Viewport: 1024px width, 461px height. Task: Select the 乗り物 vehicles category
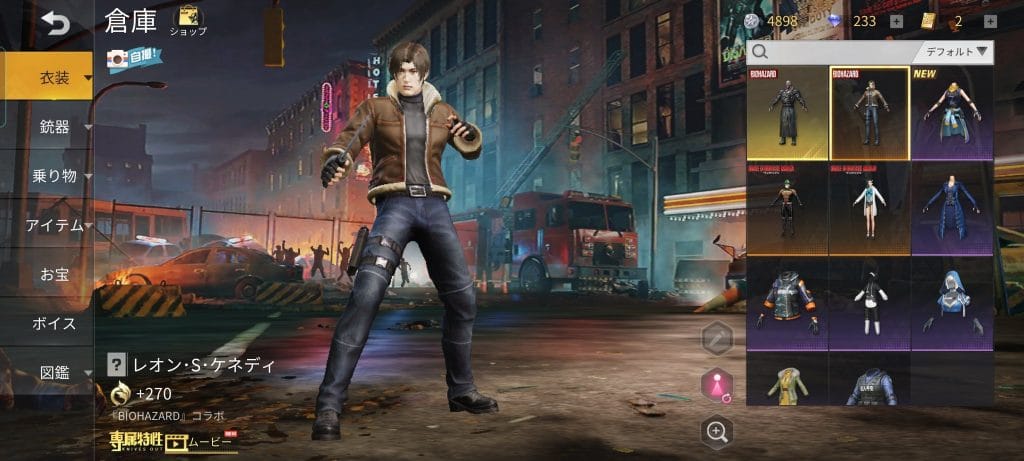[x=54, y=176]
